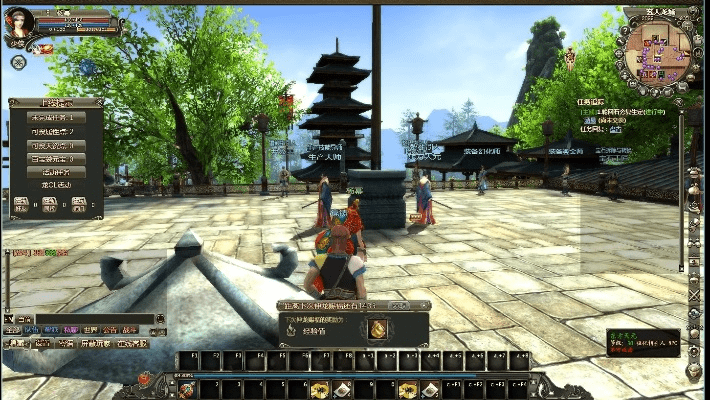Click the round icon below the player portrait

(x=19, y=62)
